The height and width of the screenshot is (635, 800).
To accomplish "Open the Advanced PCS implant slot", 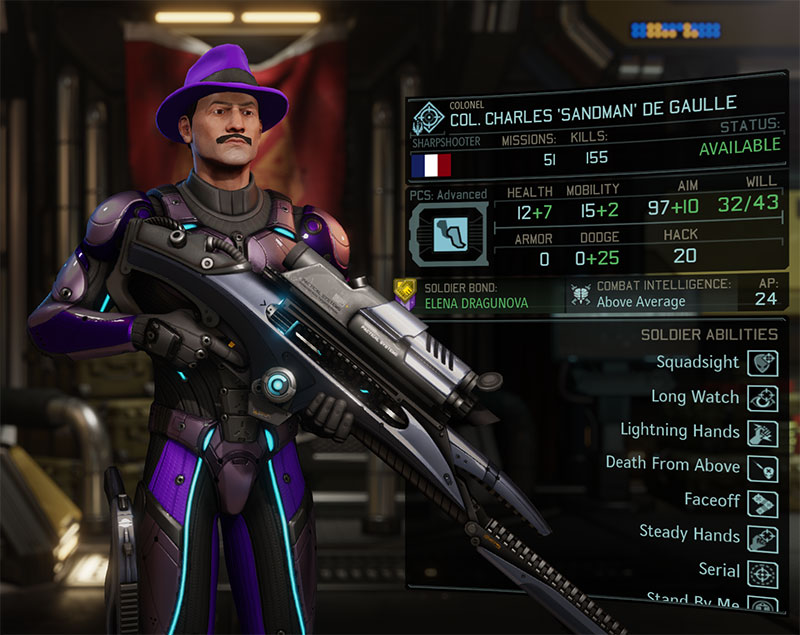I will (448, 233).
